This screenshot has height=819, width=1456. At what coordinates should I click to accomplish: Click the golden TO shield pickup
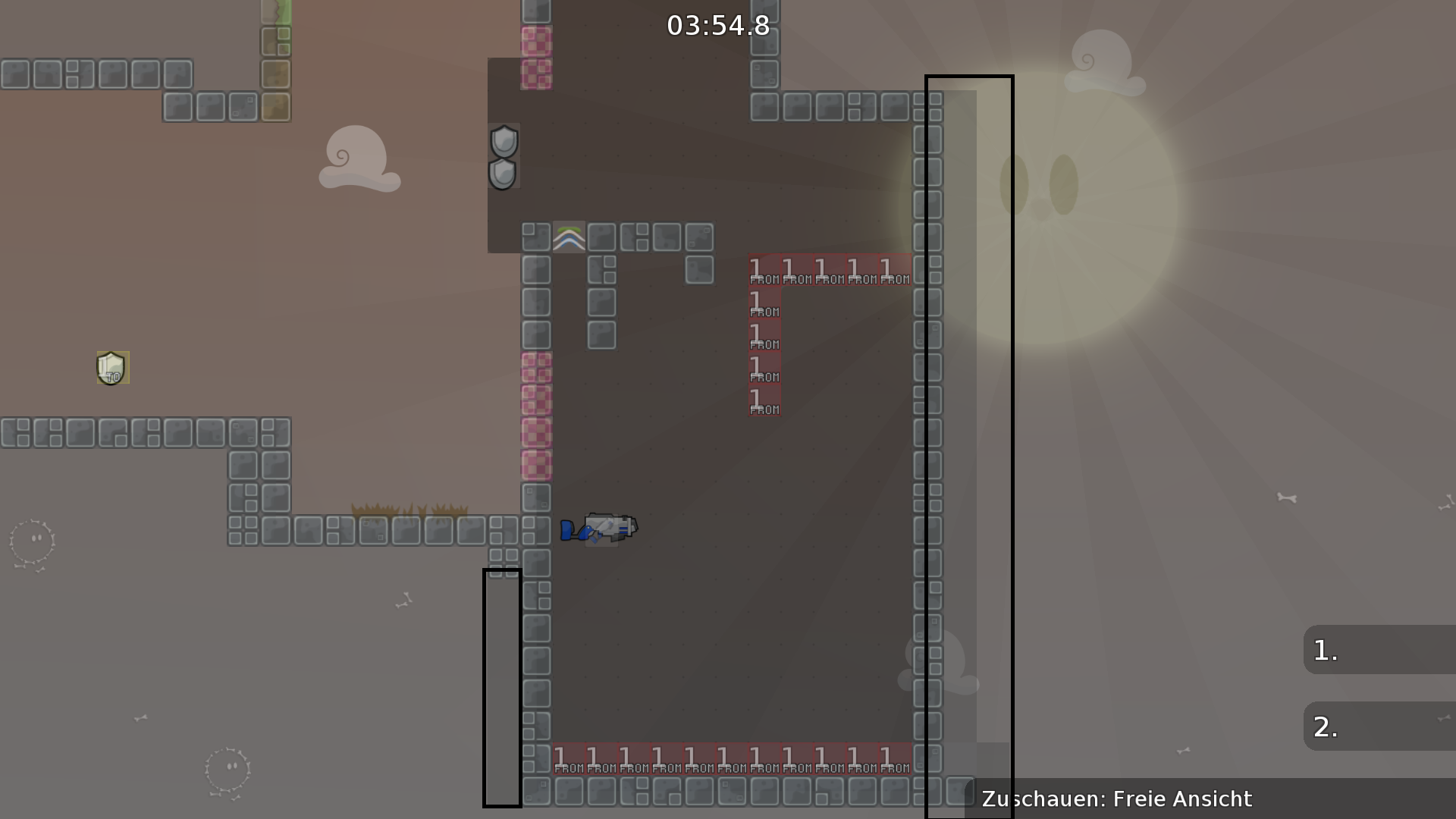coord(111,368)
